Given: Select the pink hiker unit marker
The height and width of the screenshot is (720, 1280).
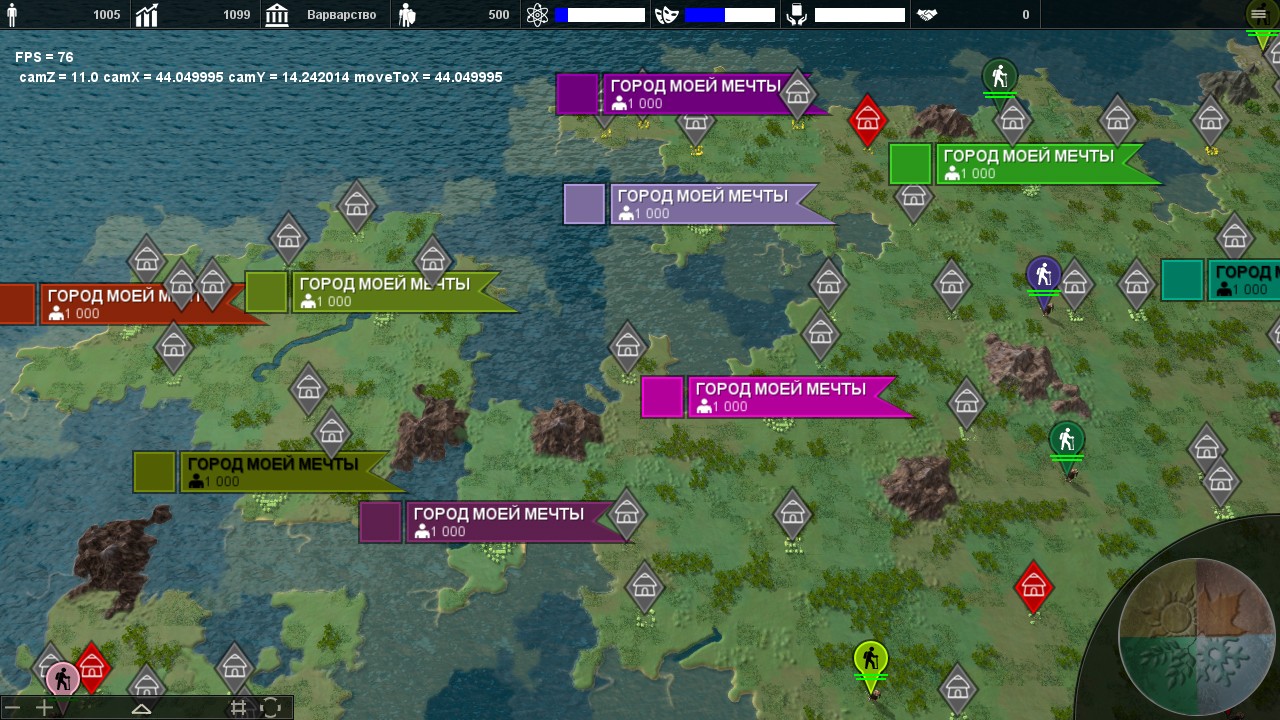Looking at the screenshot, I should coord(62,679).
